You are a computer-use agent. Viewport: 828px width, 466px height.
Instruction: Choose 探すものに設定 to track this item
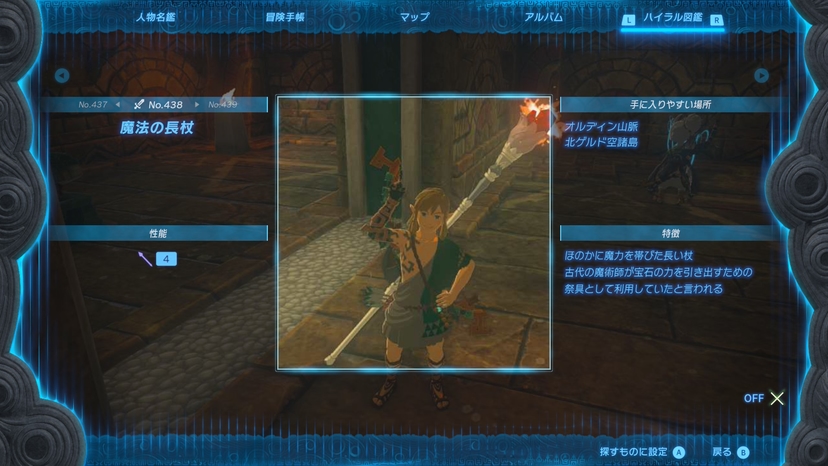pos(642,452)
